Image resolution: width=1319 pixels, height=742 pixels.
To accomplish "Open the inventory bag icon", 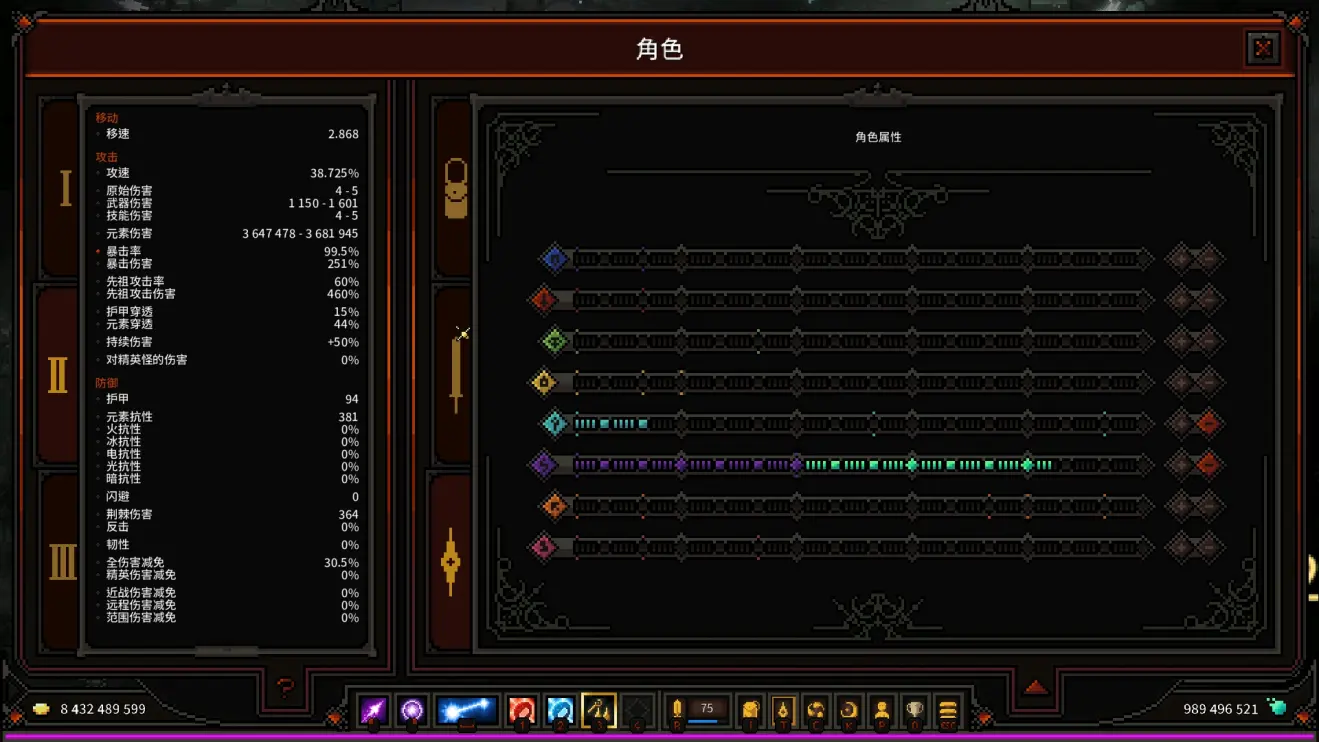I will [748, 710].
